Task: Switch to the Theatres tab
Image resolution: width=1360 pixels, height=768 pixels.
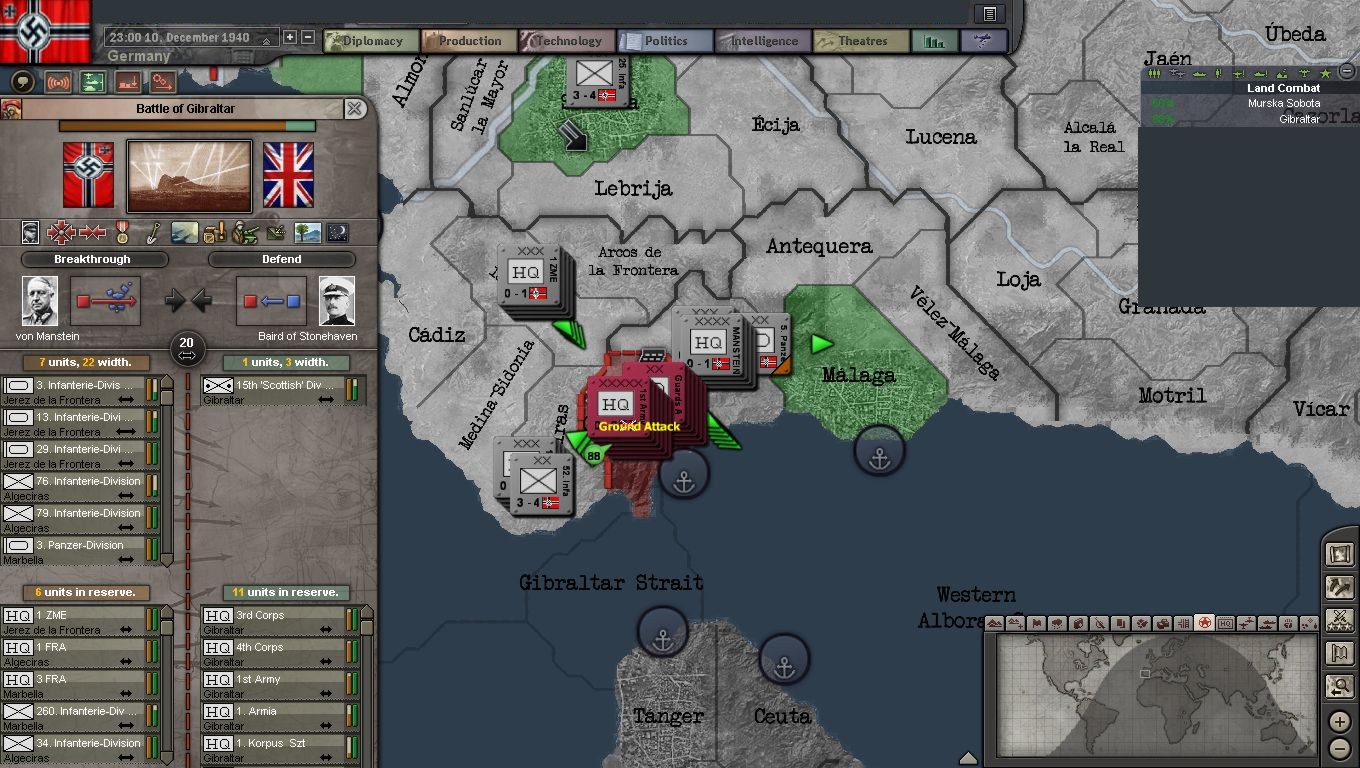Action: 861,41
